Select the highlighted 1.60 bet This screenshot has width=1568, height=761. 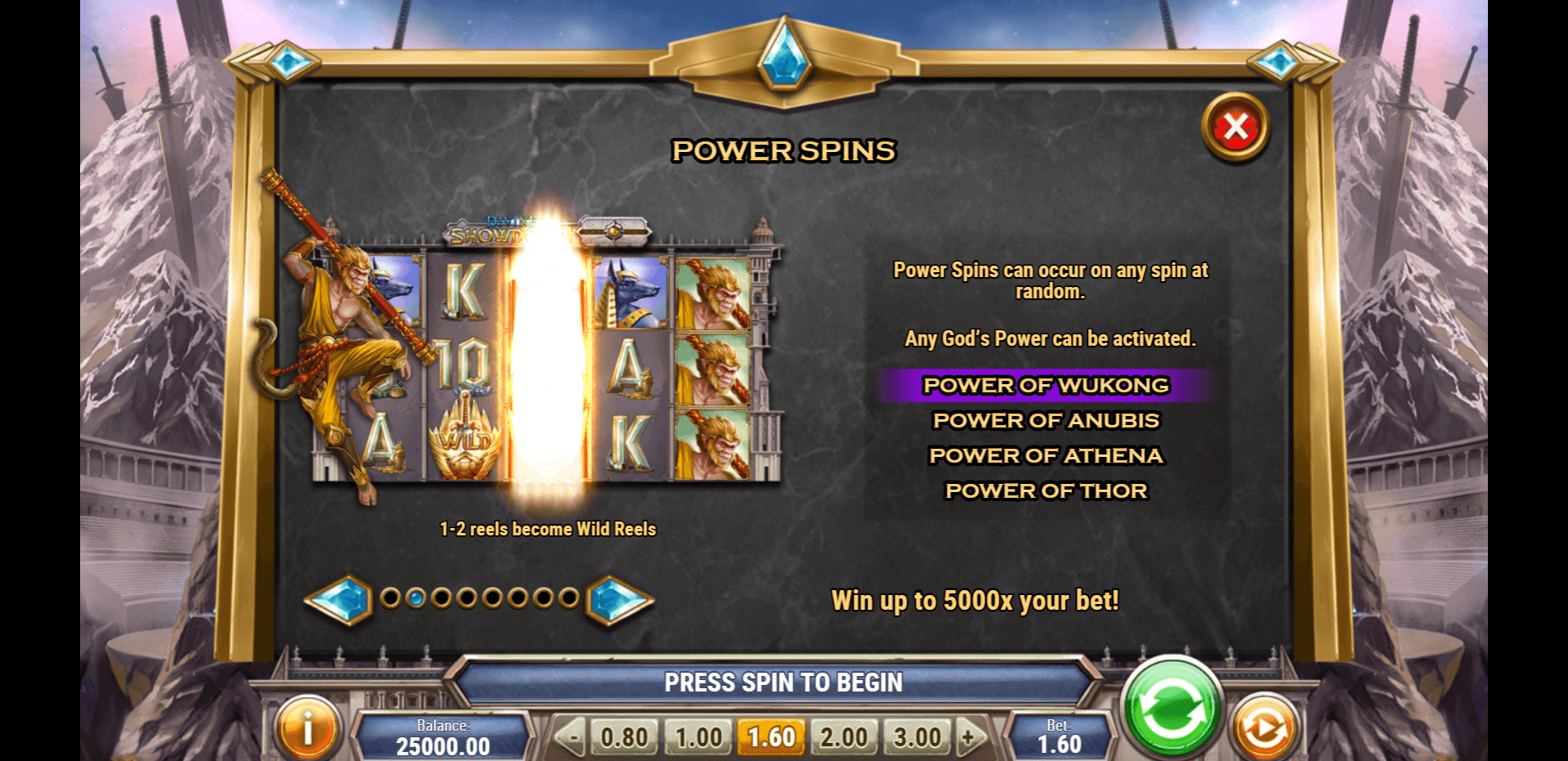(771, 737)
